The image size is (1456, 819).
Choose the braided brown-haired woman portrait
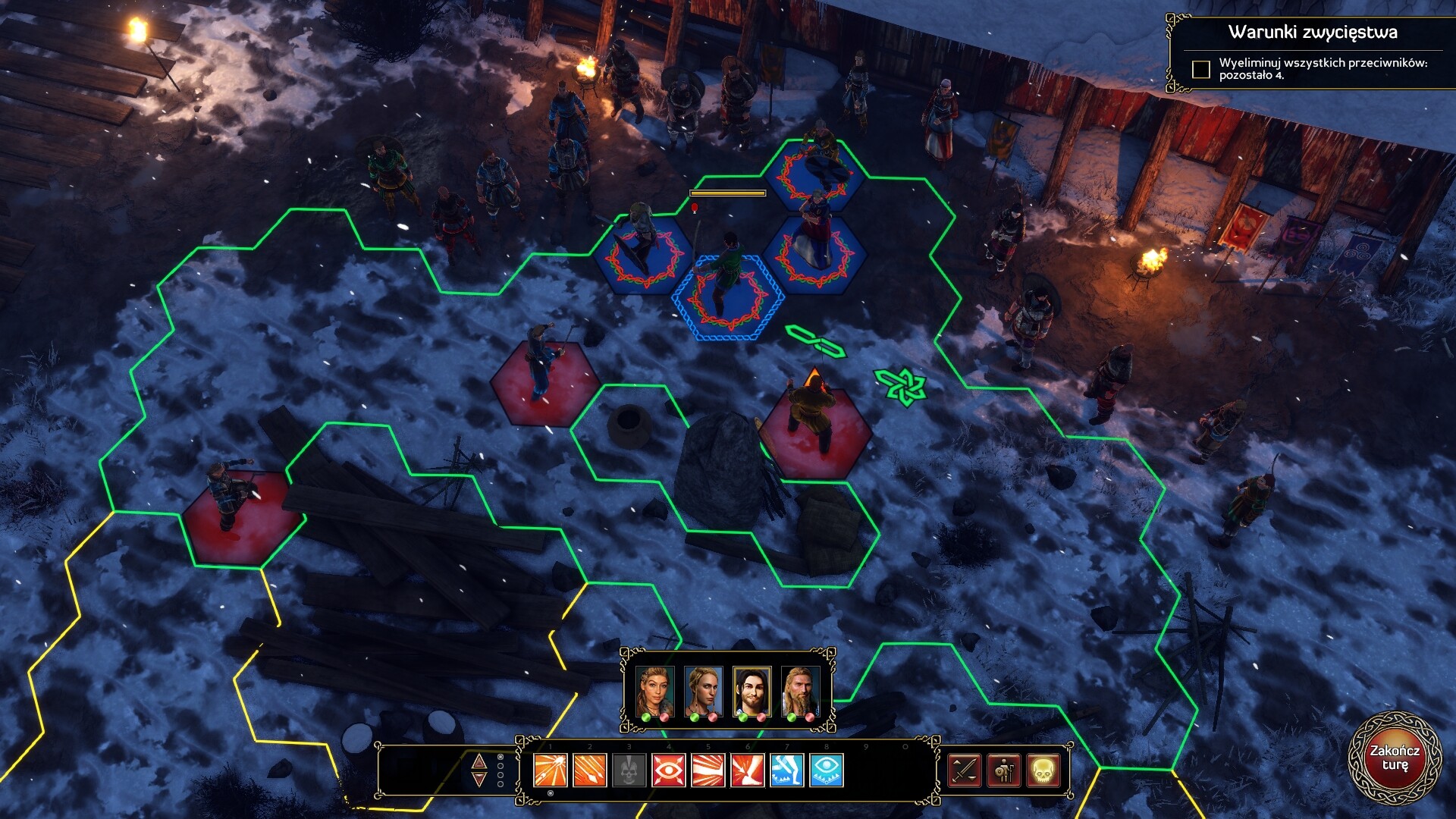(654, 691)
